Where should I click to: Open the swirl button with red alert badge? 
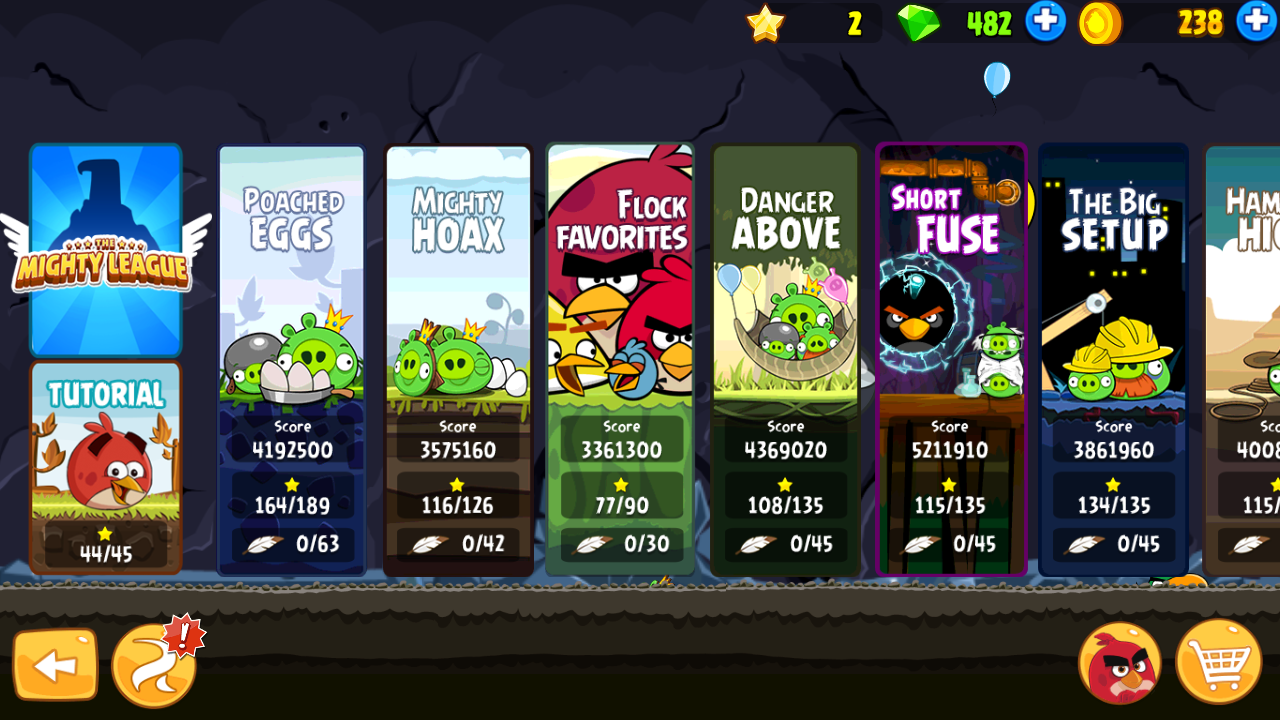pyautogui.click(x=154, y=665)
